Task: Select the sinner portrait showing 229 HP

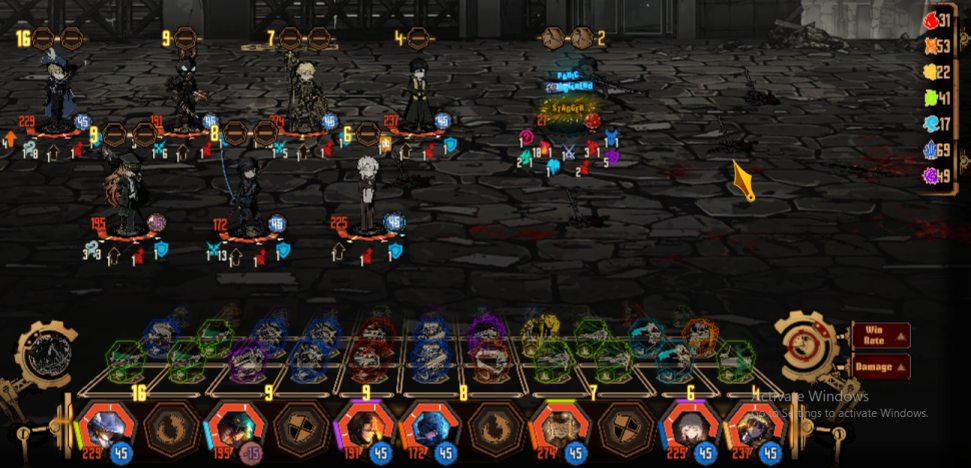Action: pos(101,427)
